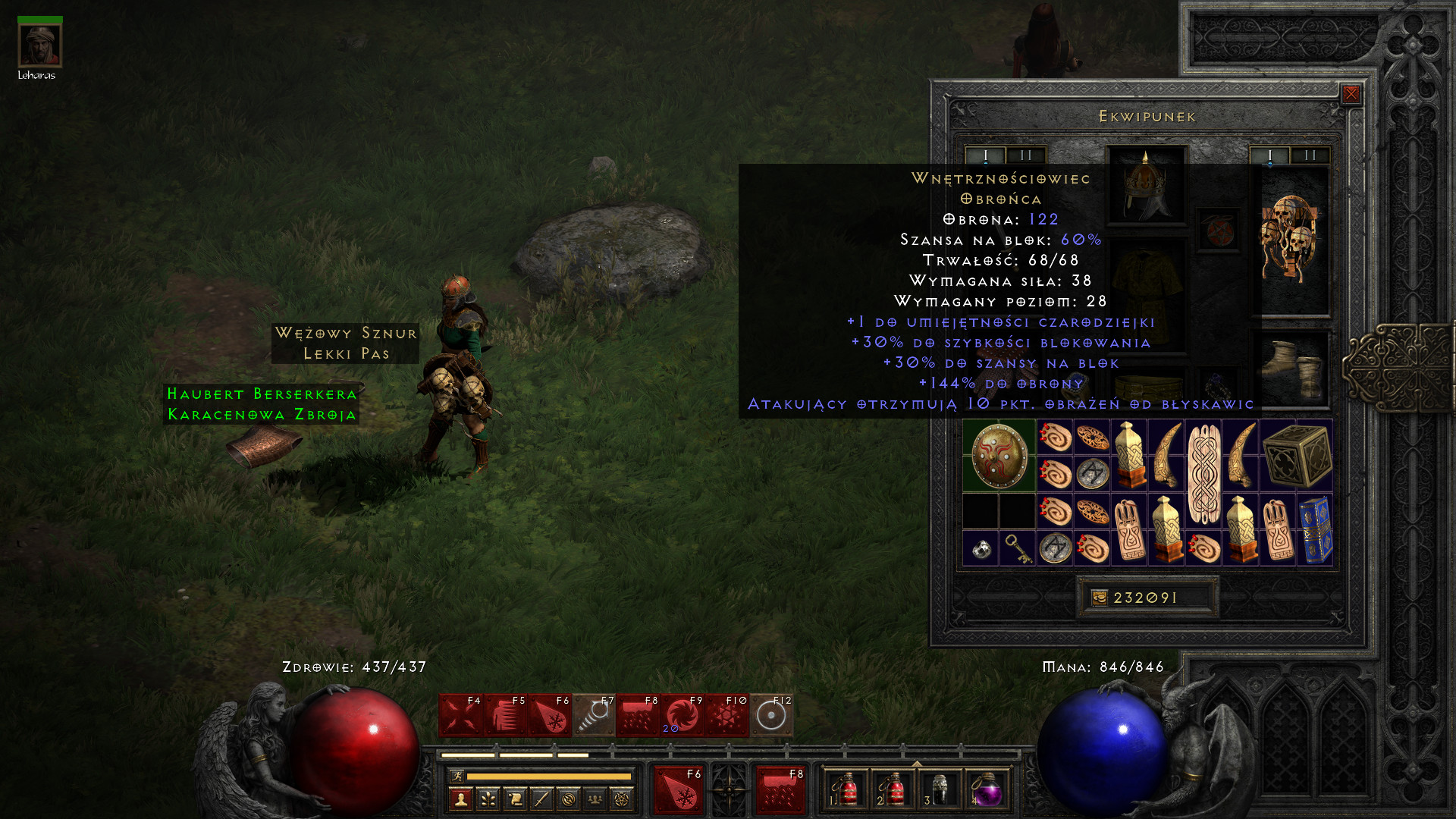Screen dimensions: 1456x819
Task: Open the left mouse skill selector
Action: point(679,789)
